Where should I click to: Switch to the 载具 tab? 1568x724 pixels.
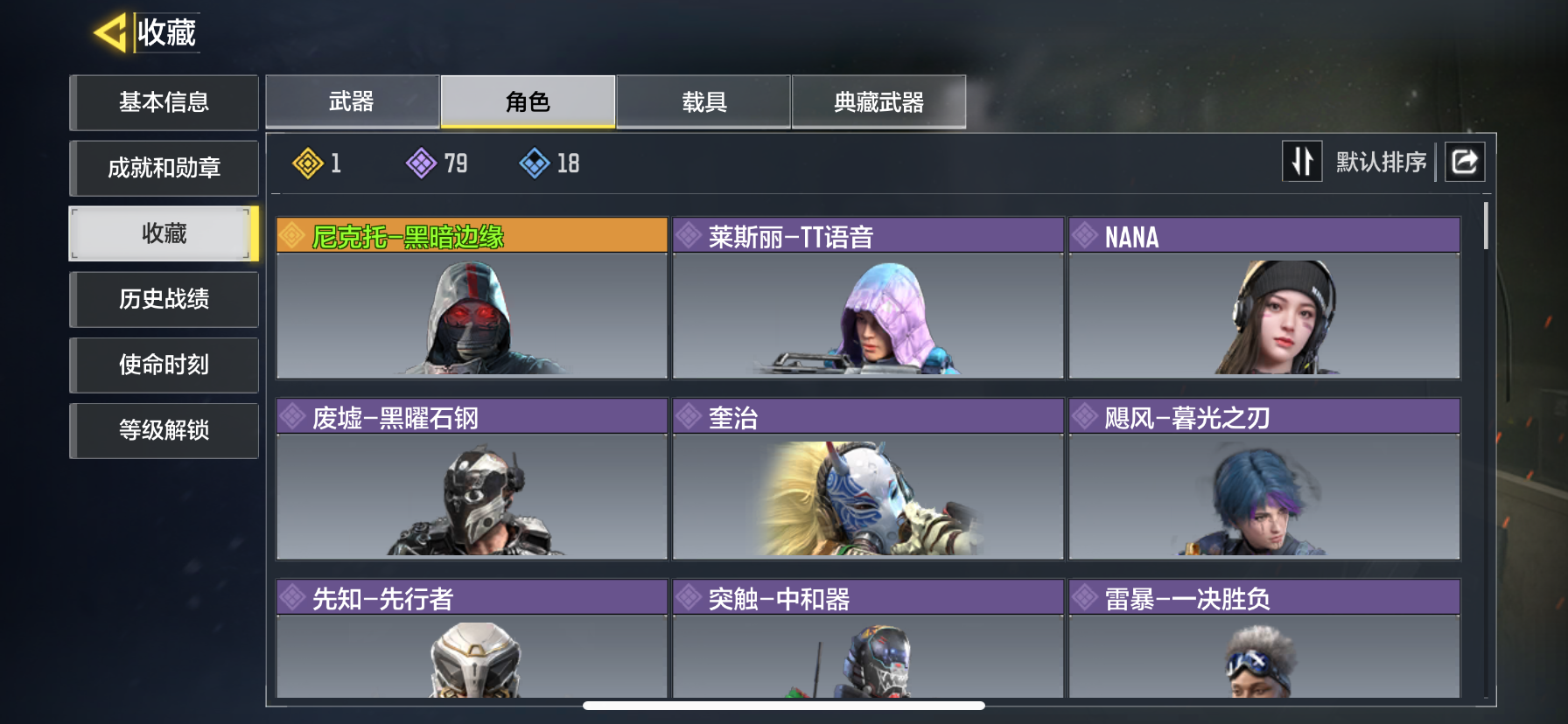click(x=703, y=102)
